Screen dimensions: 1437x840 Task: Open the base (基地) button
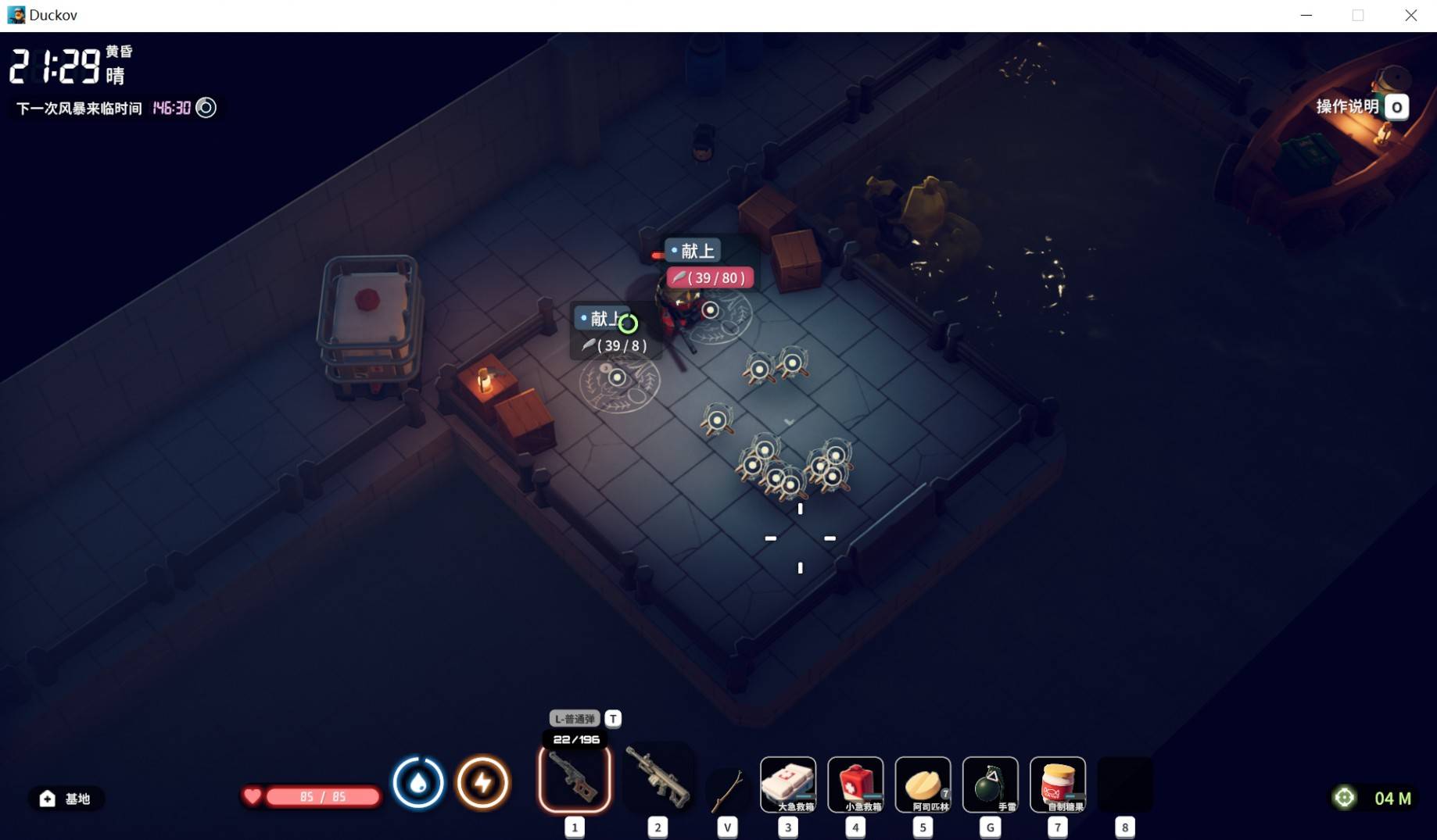pyautogui.click(x=66, y=799)
